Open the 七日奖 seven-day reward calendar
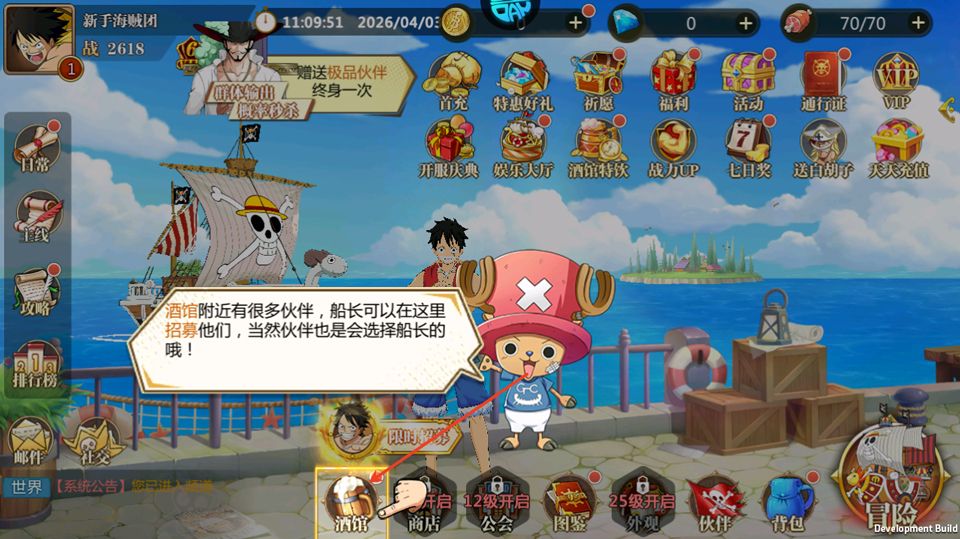Screen dimensions: 960x539 (x=748, y=146)
